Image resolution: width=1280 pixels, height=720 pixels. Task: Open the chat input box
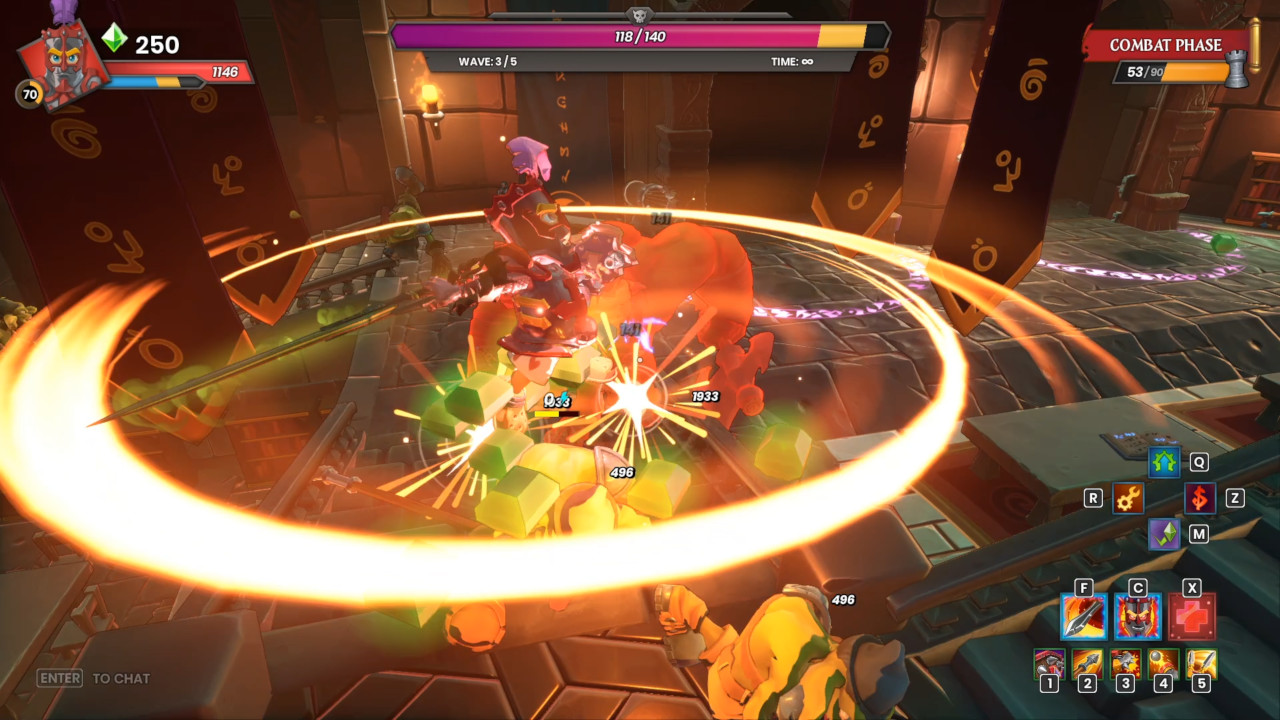(94, 678)
